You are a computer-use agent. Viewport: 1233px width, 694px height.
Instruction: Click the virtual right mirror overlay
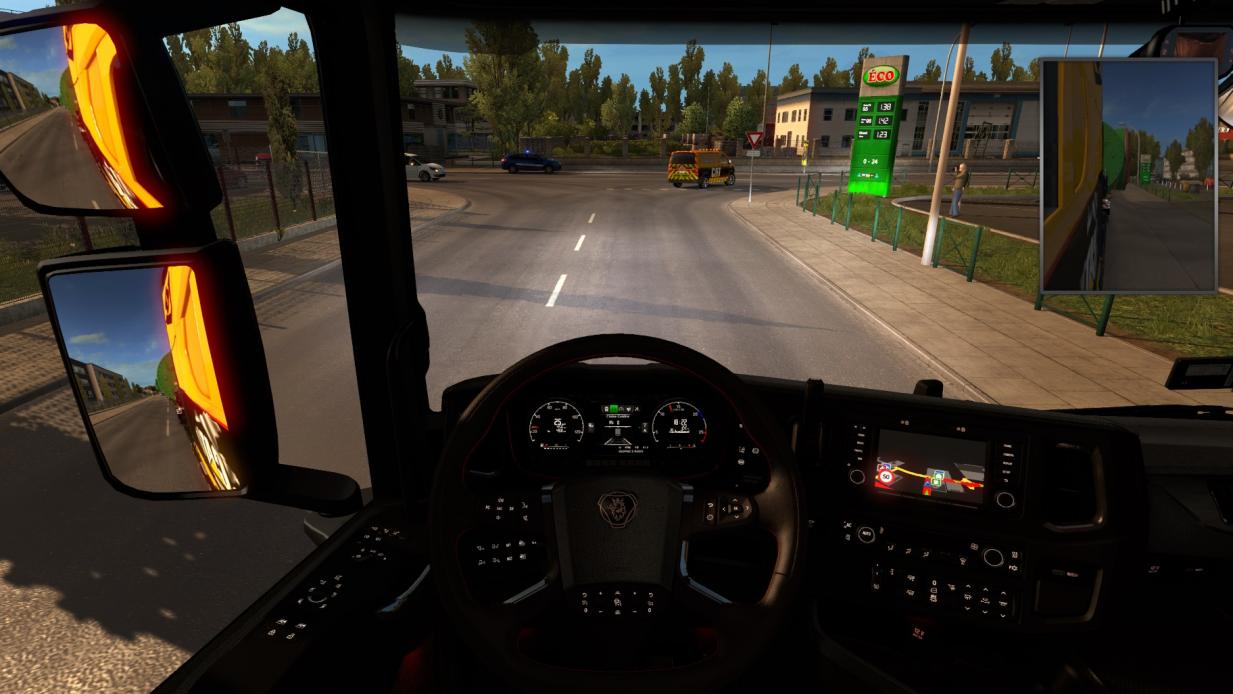1128,176
